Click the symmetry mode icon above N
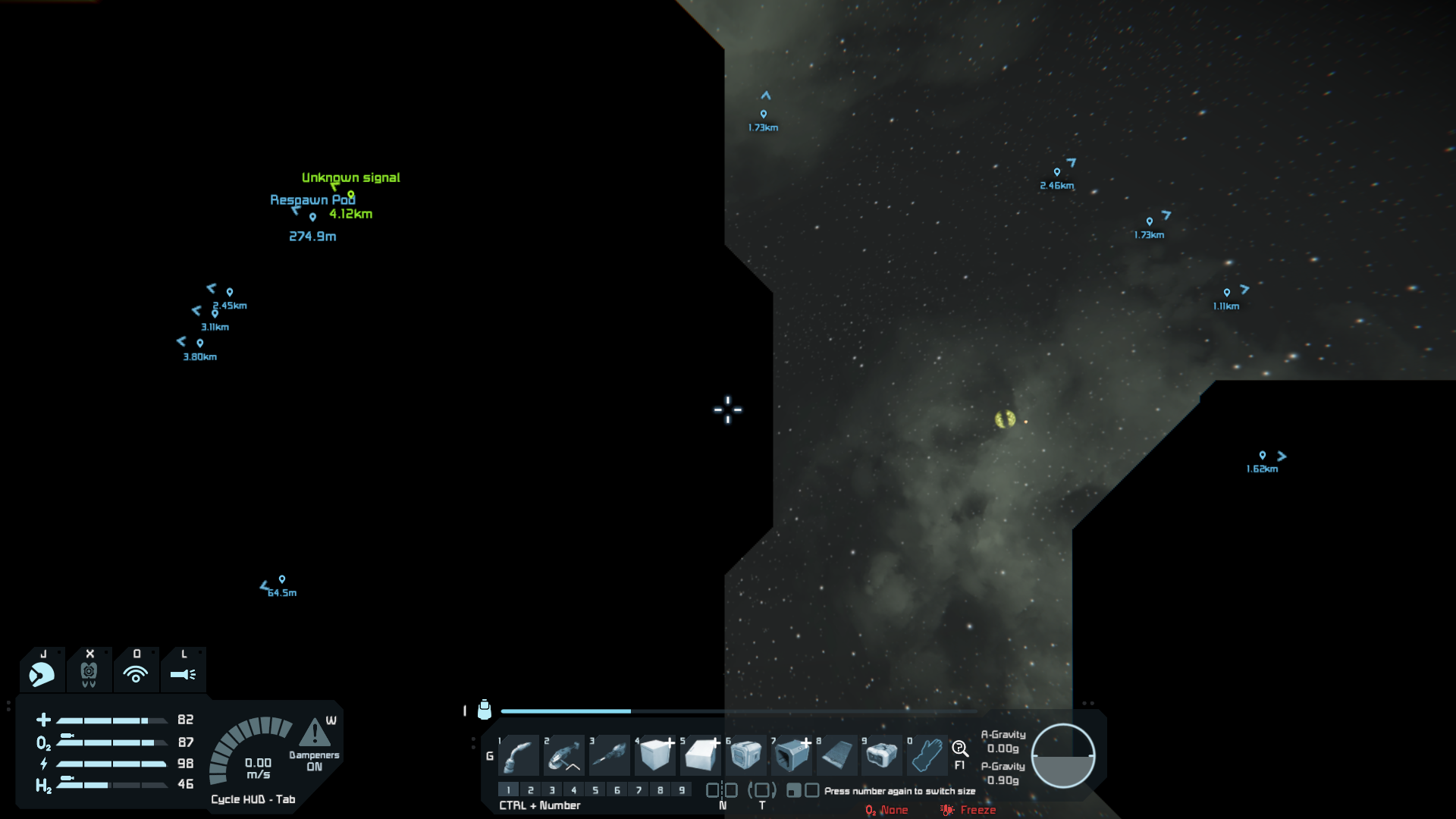 coord(722,790)
